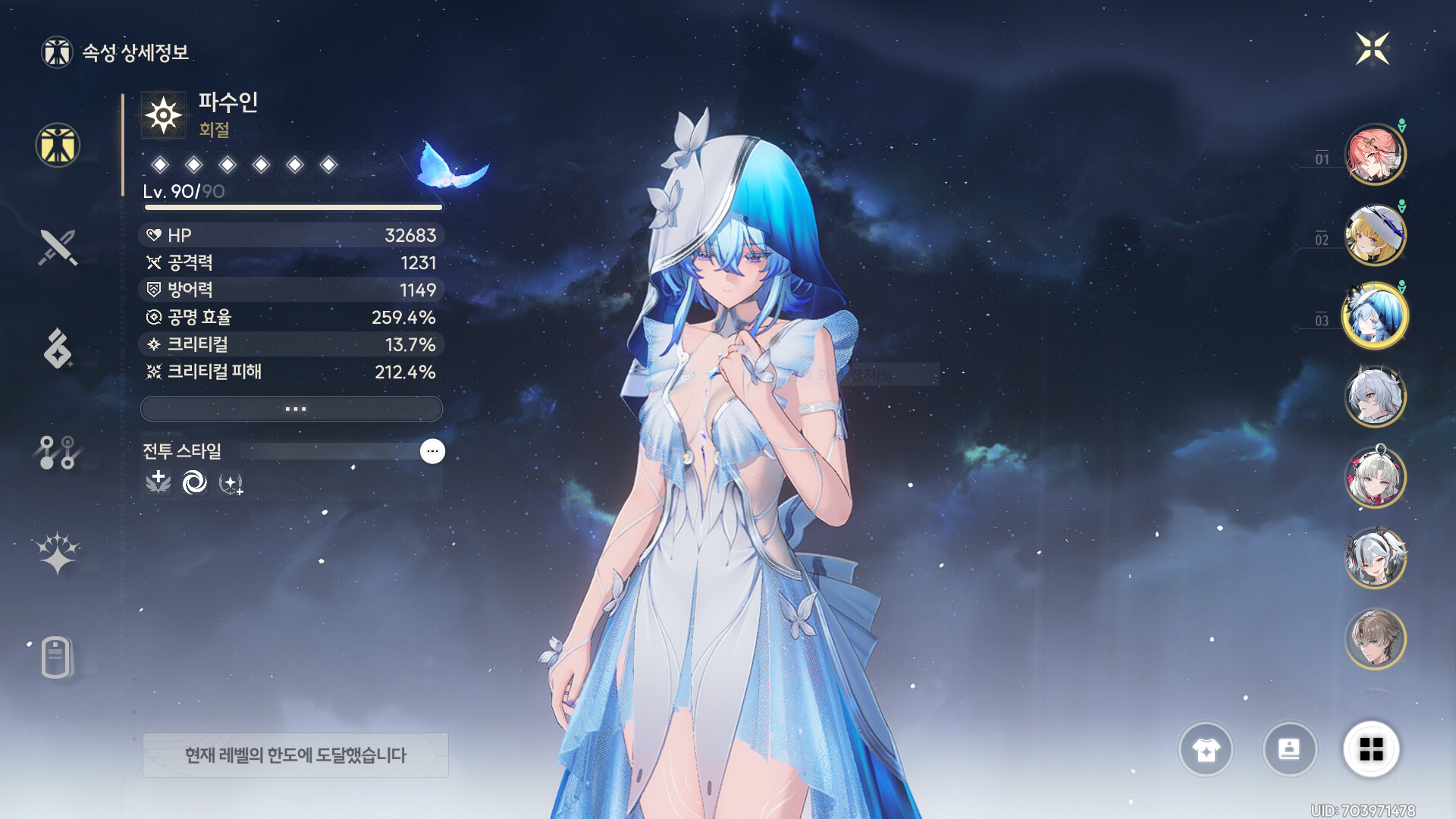Choose the blonde character with white hat
Screen dimensions: 1456x819
[1375, 235]
